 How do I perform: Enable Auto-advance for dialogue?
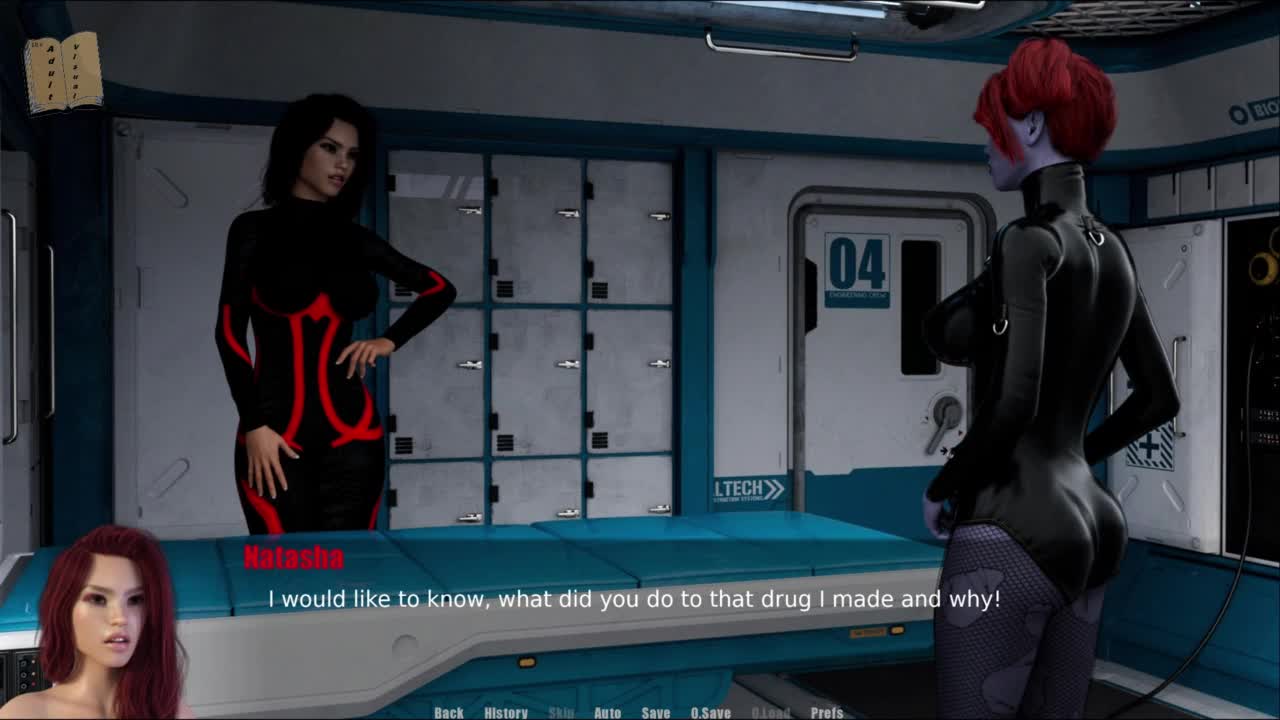(607, 712)
